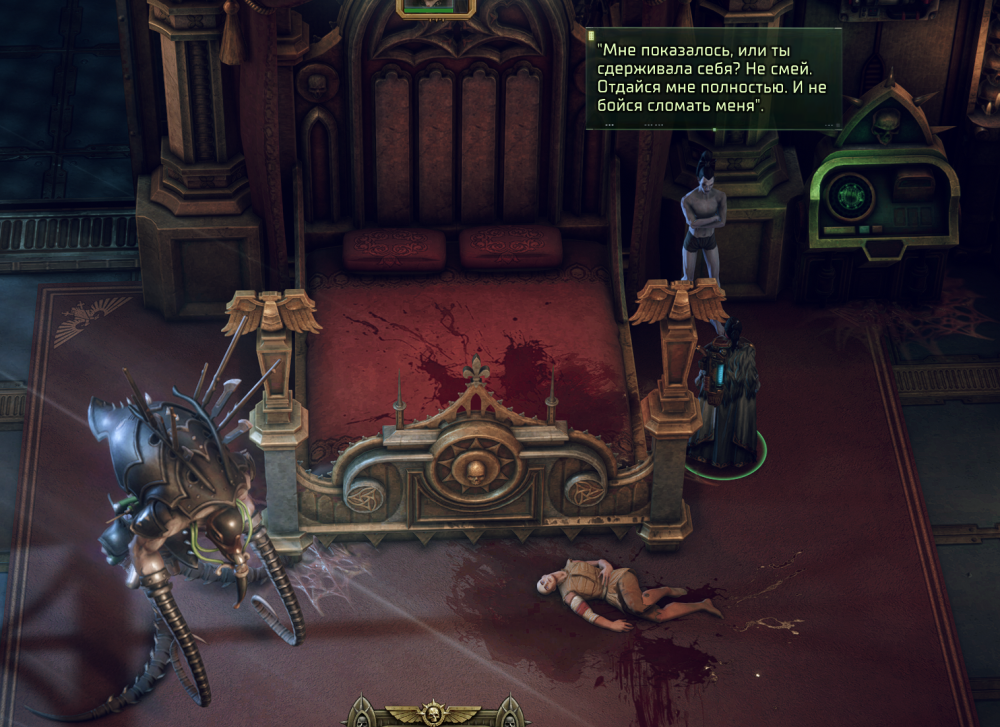1000x727 pixels.
Task: Select the character portrait at the top edge
Action: click(436, 6)
